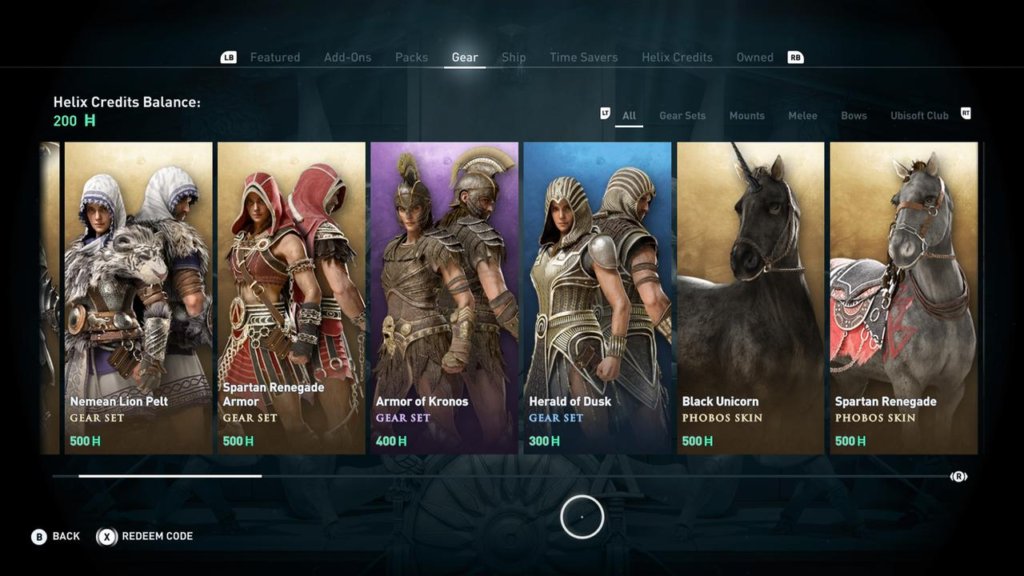Open the Add-Ons tab
The height and width of the screenshot is (576, 1024).
[x=347, y=57]
